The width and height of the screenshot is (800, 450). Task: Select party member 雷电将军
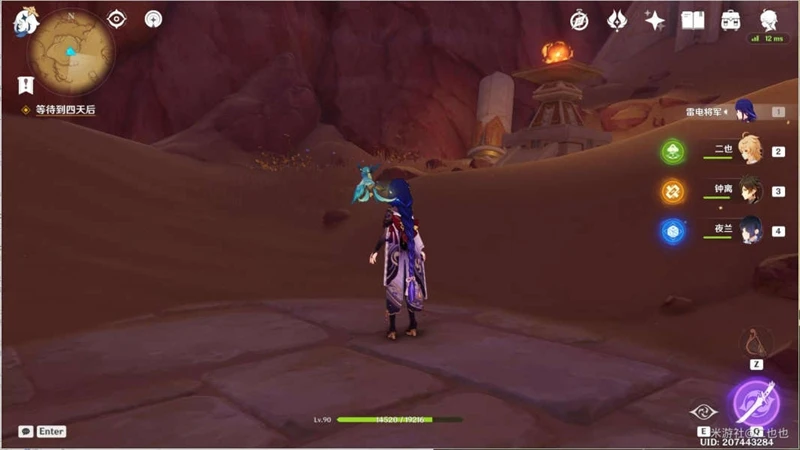click(x=745, y=112)
